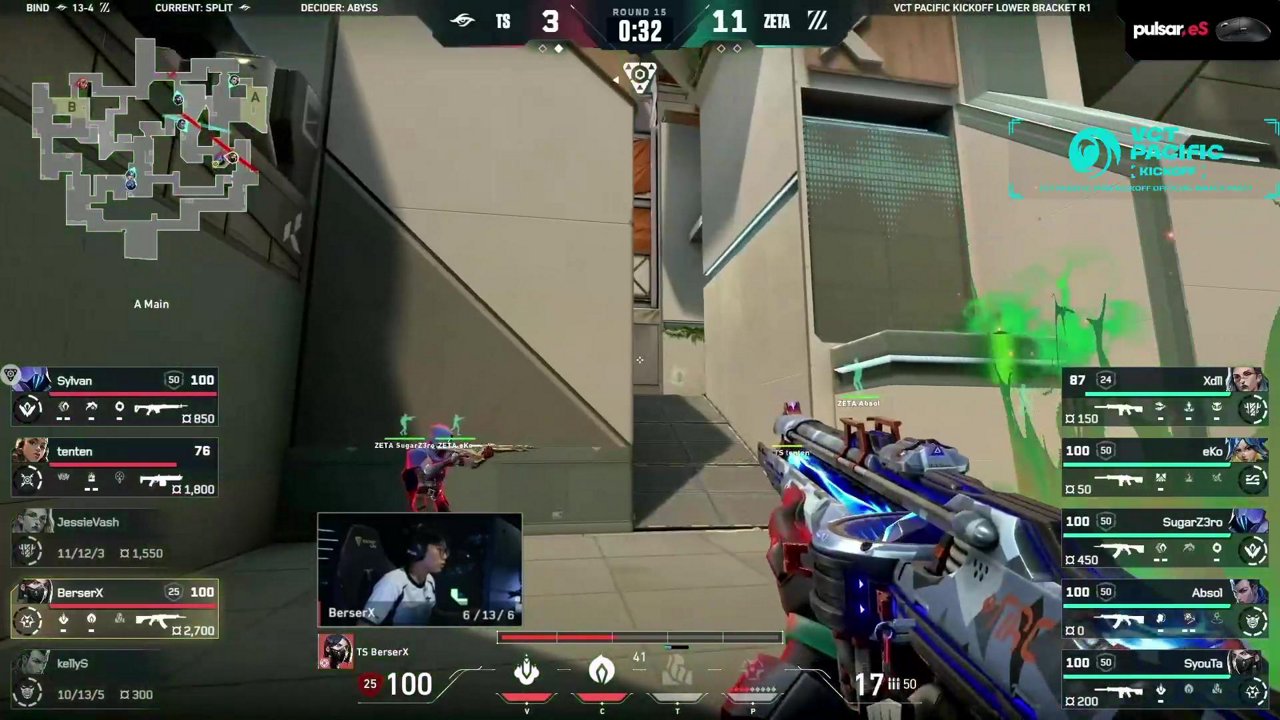Viewport: 1280px width, 720px height.
Task: Click the VCT Pacific Kickoff logo overlay
Action: point(1145,157)
